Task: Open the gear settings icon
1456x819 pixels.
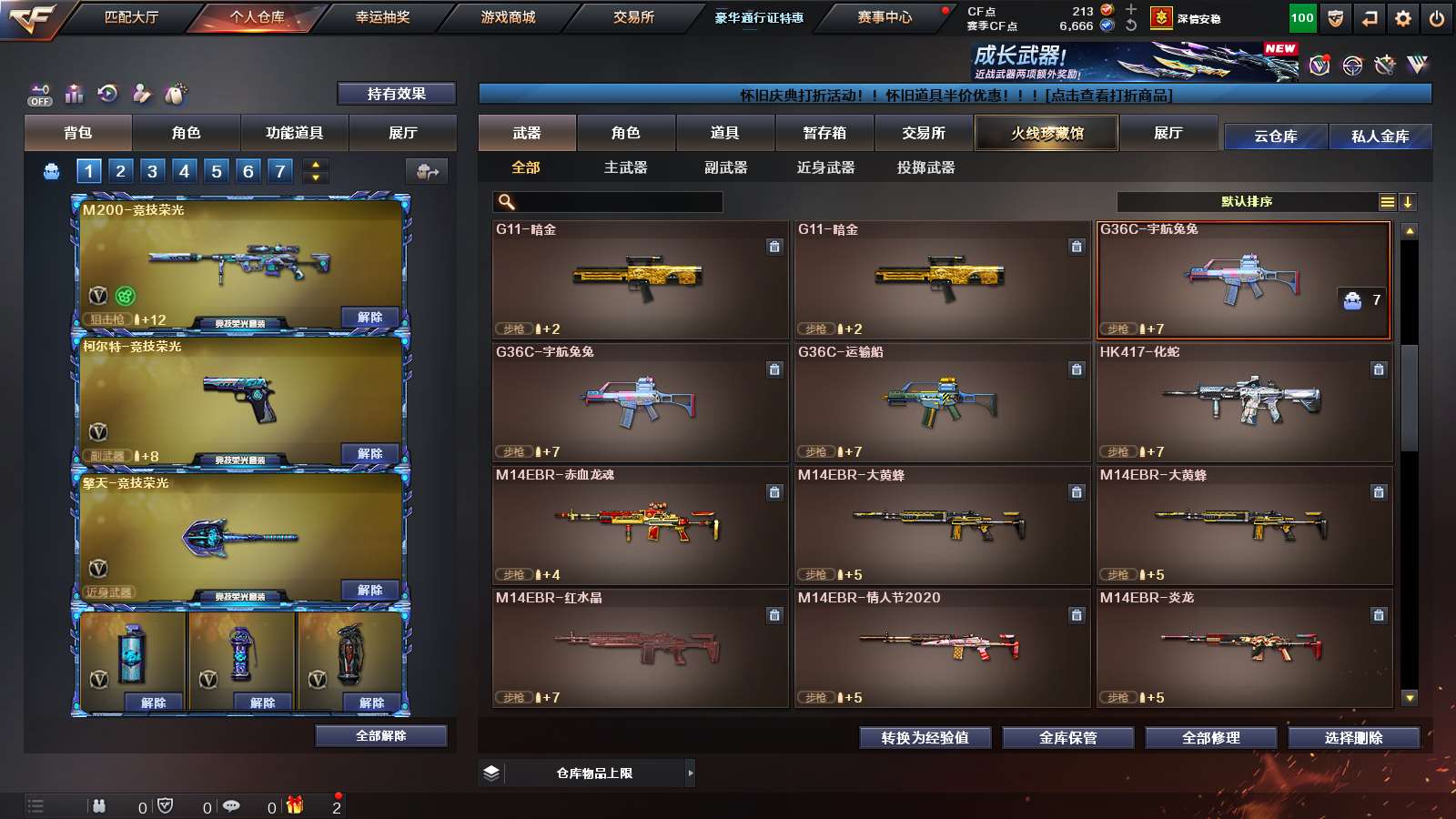Action: (1403, 18)
